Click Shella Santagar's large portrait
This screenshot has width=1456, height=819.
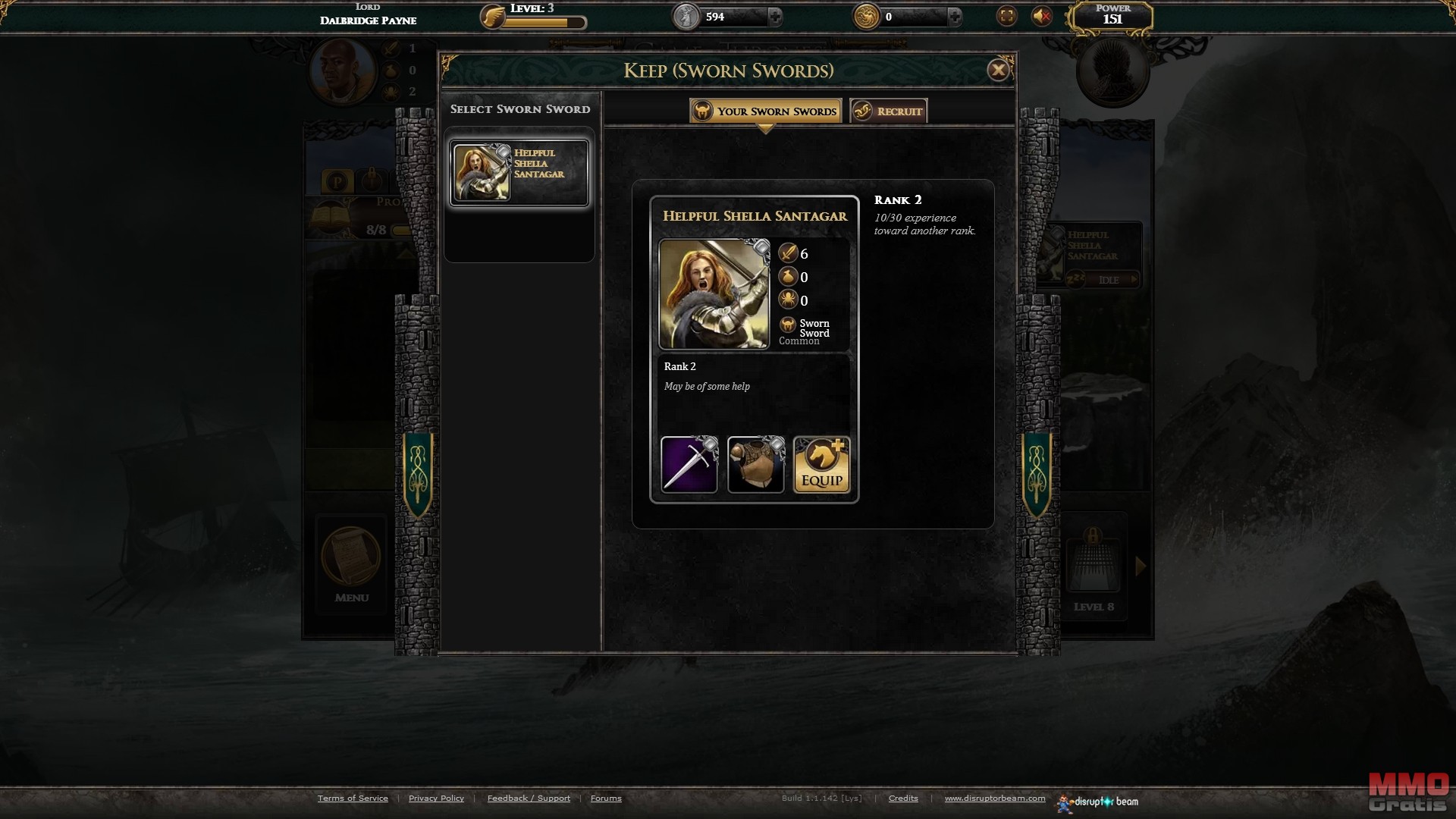(x=714, y=294)
